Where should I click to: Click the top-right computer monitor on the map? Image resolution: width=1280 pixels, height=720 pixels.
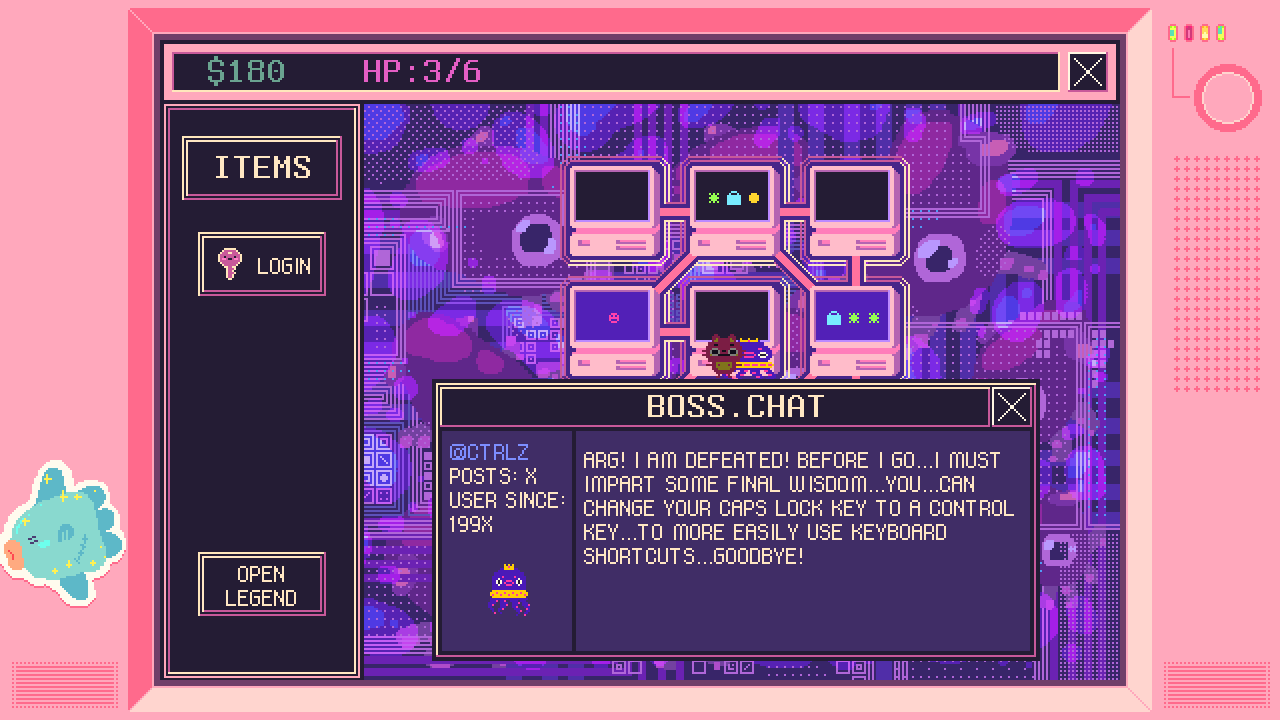click(852, 198)
